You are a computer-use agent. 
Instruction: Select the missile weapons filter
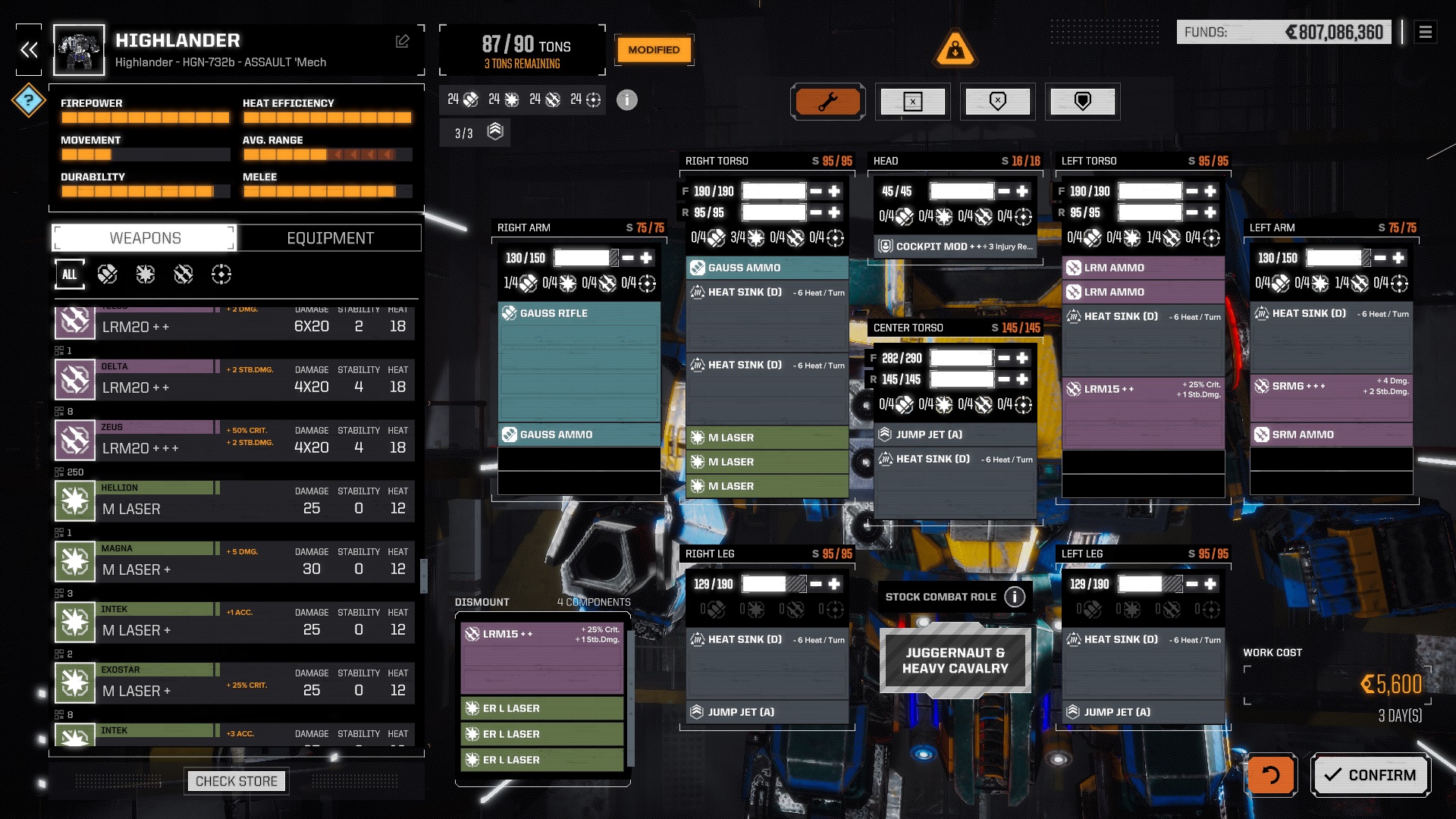(x=183, y=275)
